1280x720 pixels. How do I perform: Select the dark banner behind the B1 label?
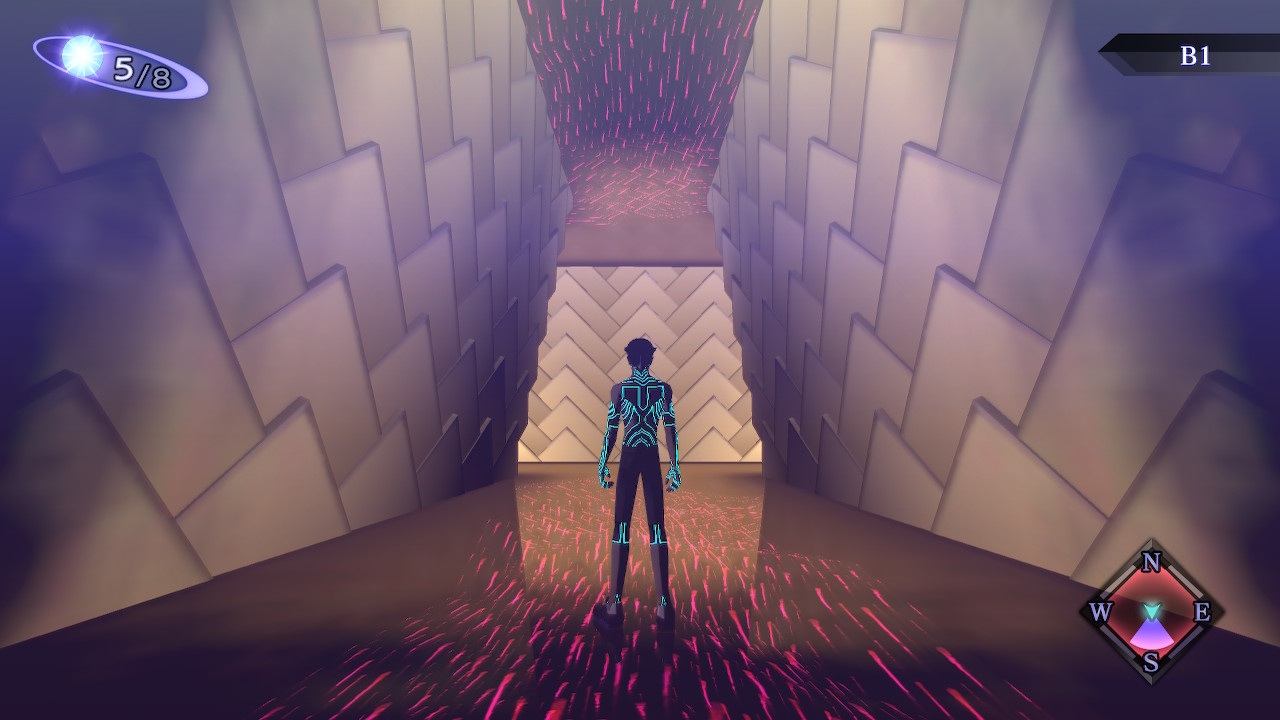click(1160, 57)
